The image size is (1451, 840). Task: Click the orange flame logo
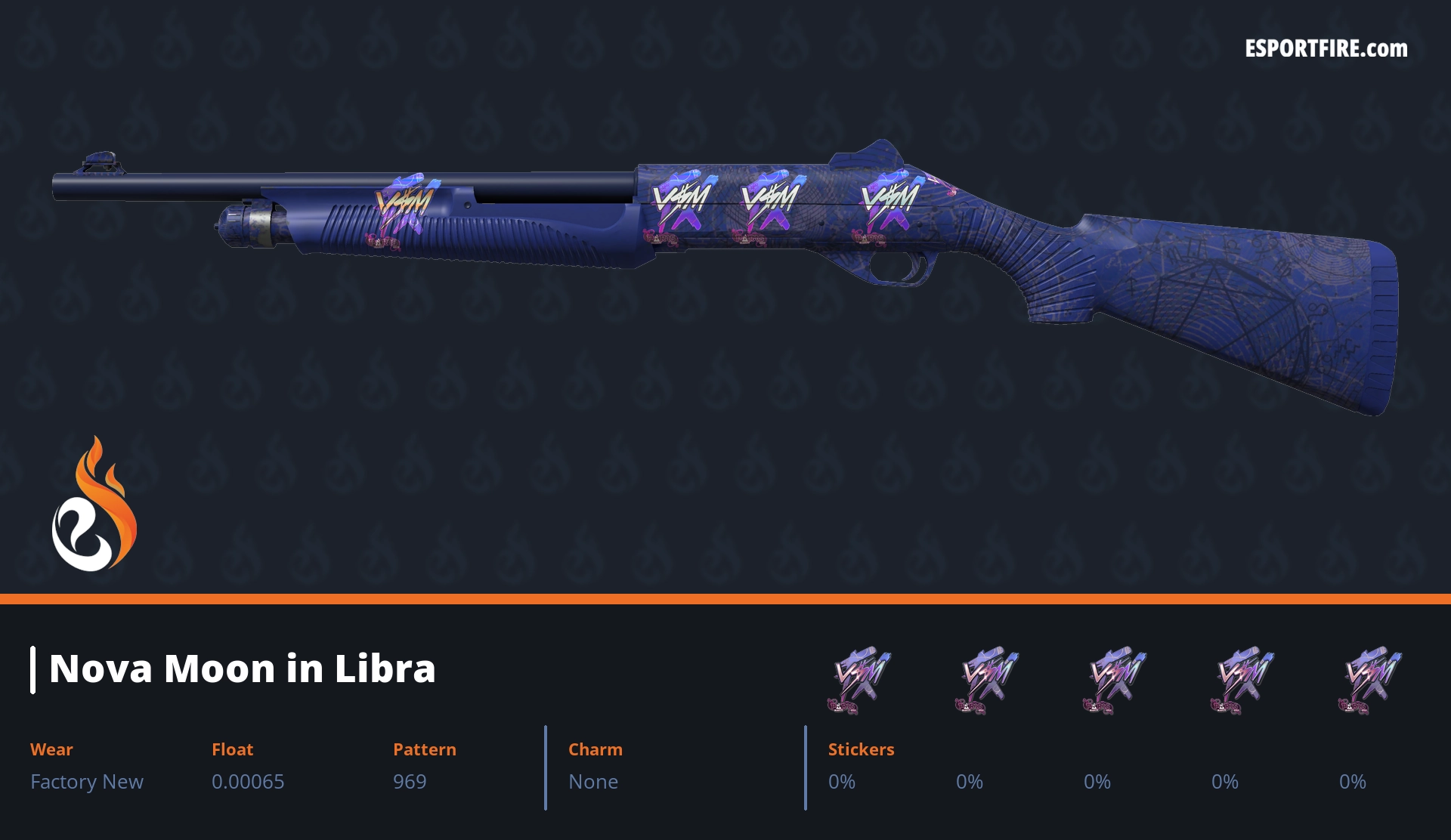click(94, 505)
